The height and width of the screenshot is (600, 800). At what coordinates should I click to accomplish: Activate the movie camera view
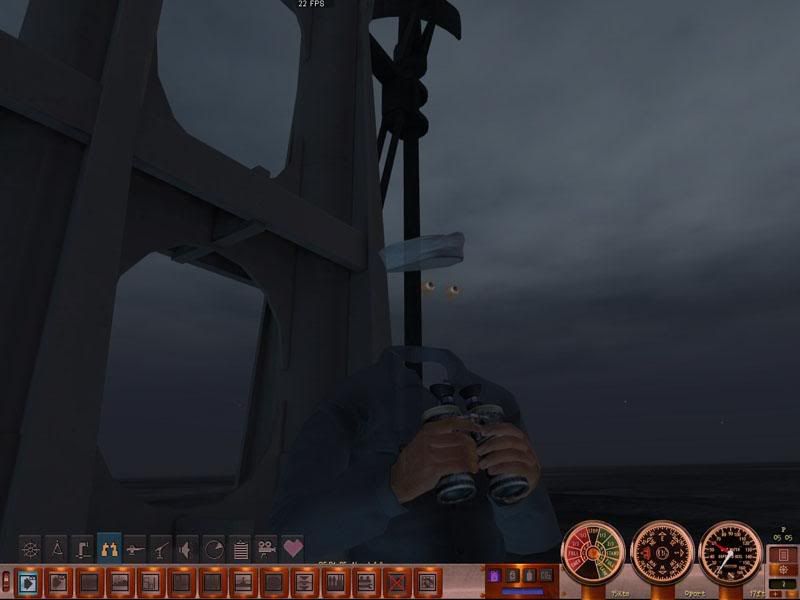265,549
